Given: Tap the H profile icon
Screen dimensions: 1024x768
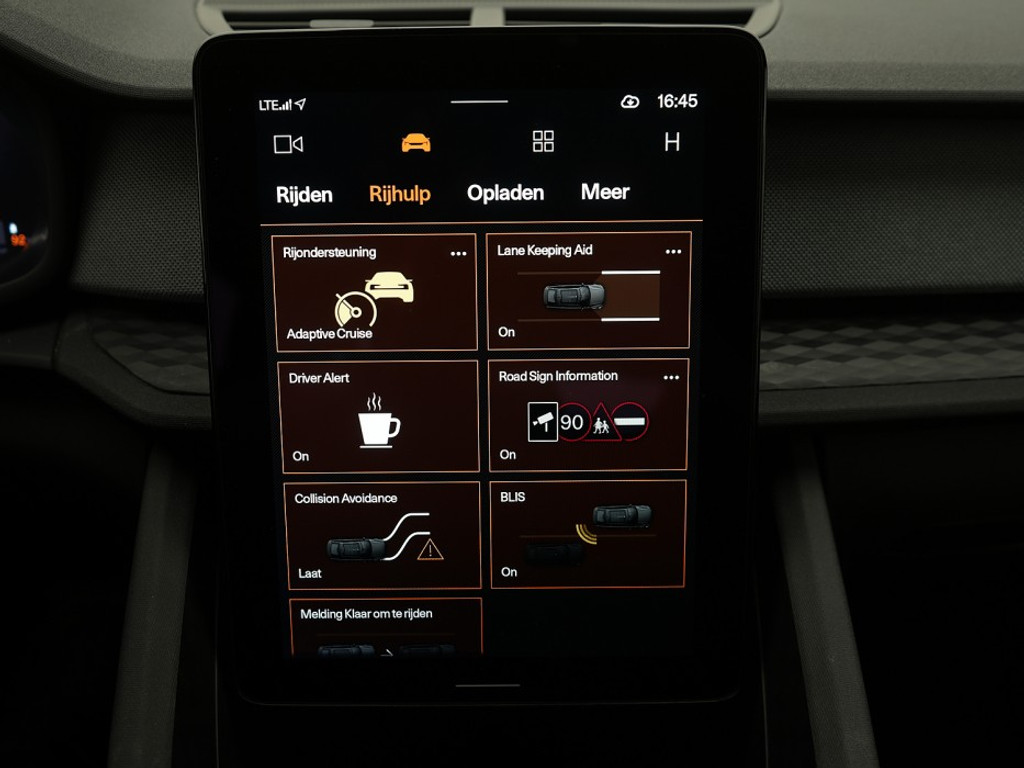Looking at the screenshot, I should pyautogui.click(x=672, y=142).
